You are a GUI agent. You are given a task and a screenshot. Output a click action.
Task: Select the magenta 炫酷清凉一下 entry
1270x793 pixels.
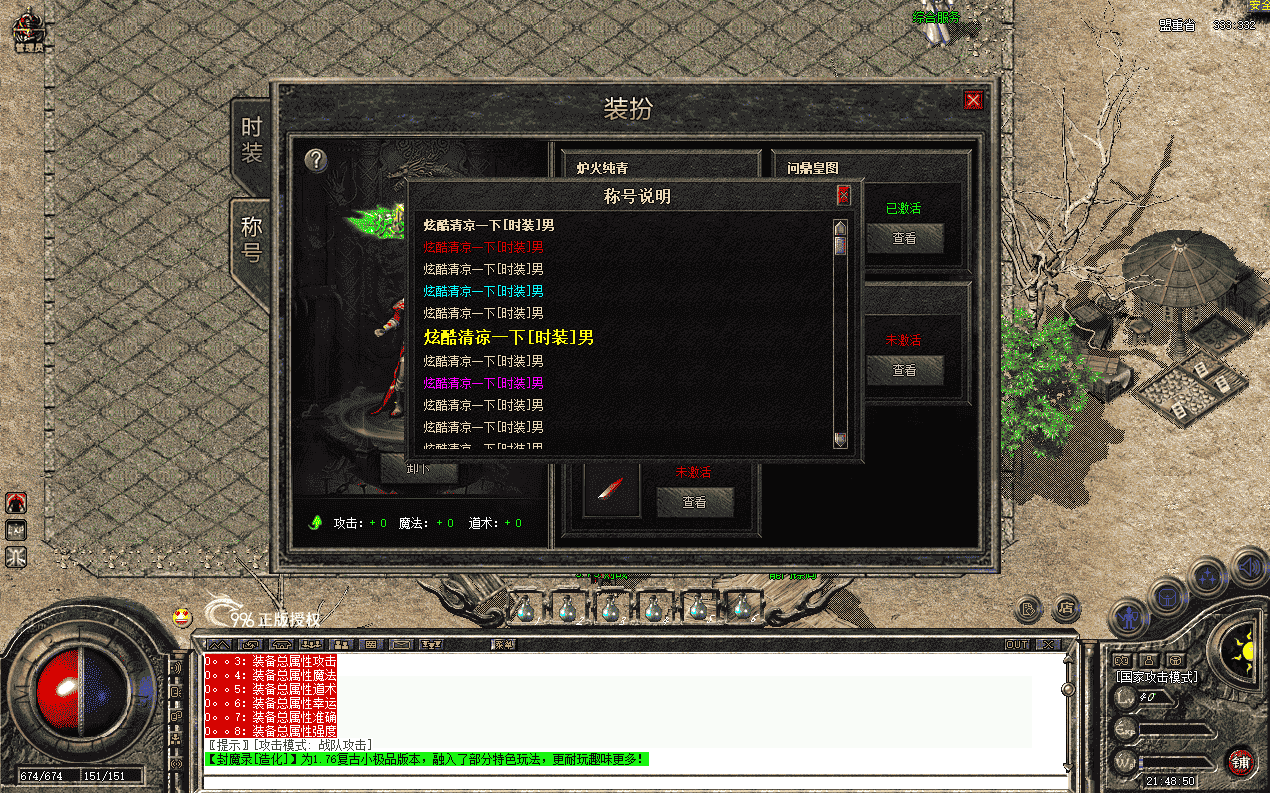tap(483, 383)
